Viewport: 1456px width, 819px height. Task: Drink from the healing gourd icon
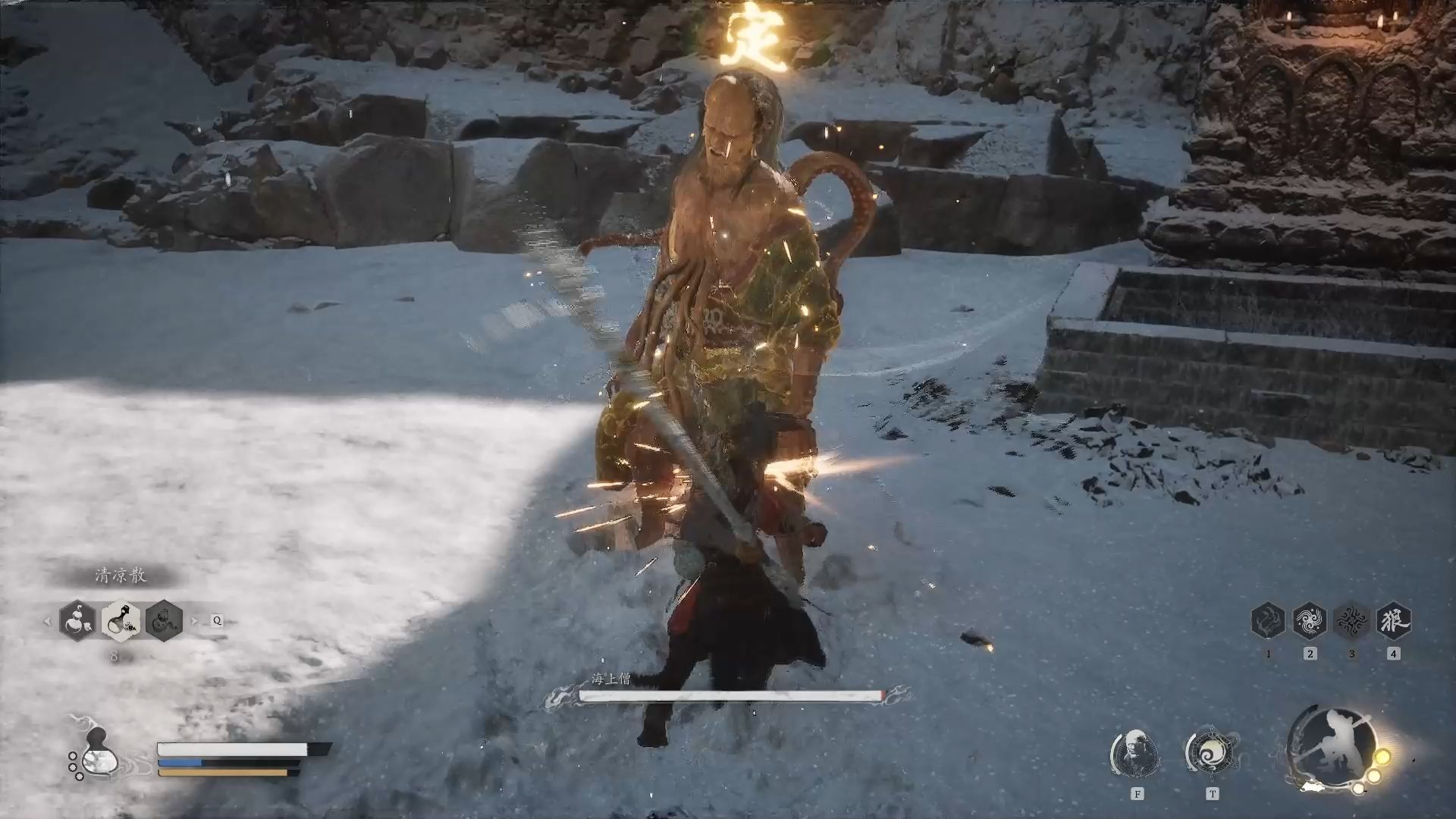[x=96, y=753]
